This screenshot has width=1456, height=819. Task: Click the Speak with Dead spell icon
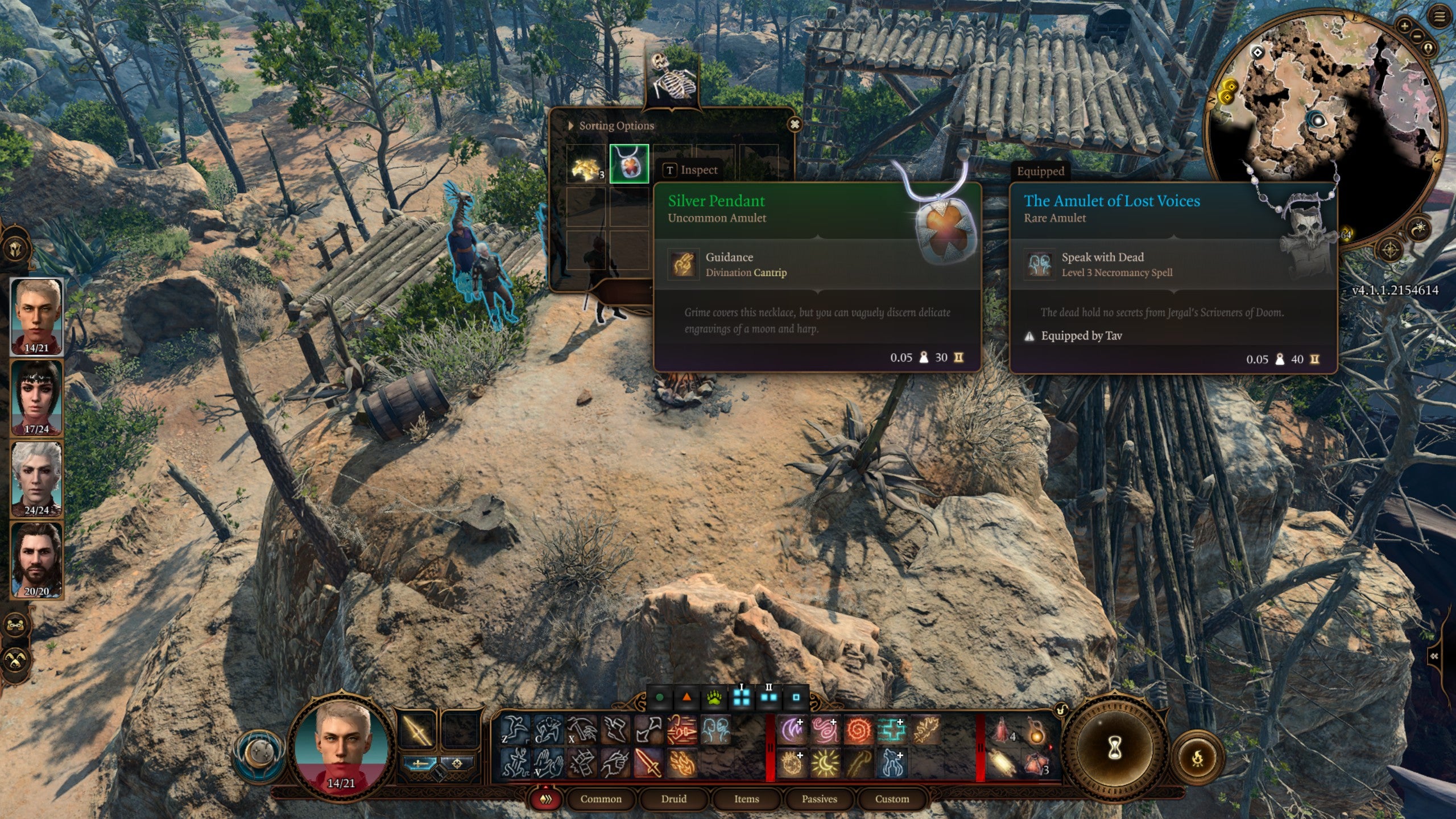1039,264
